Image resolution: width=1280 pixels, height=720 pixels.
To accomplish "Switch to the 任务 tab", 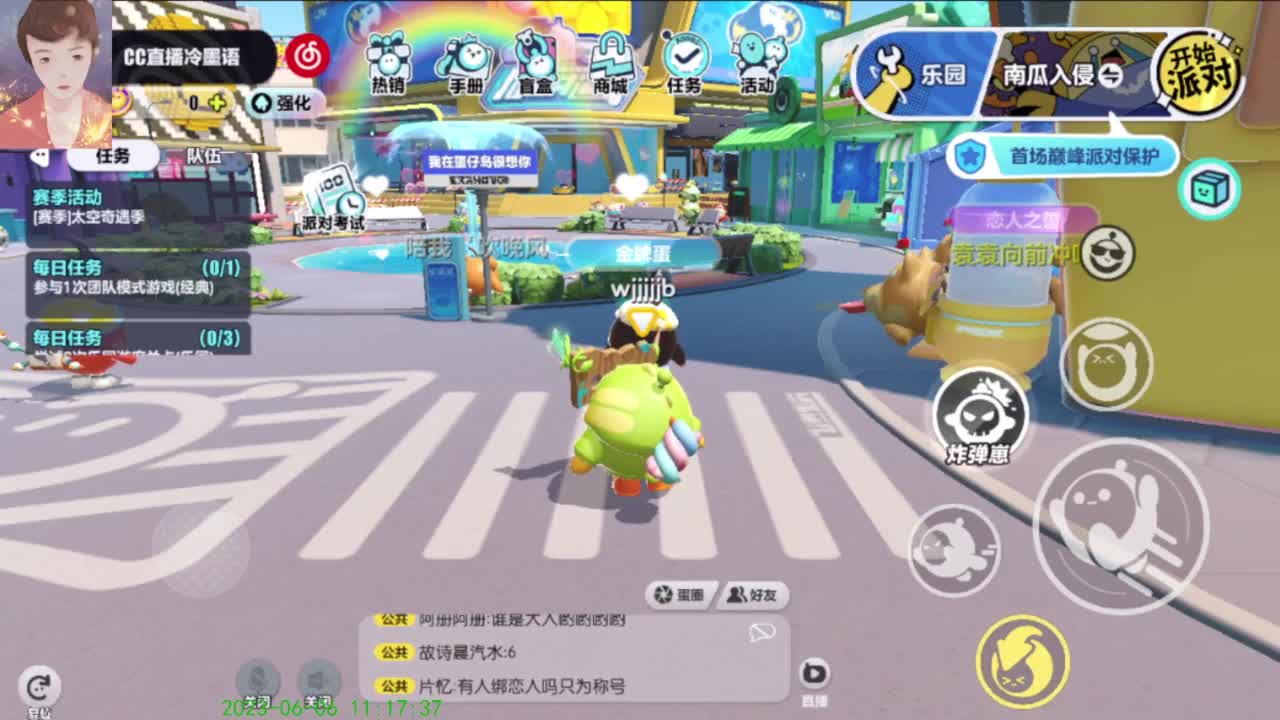I will [x=115, y=155].
